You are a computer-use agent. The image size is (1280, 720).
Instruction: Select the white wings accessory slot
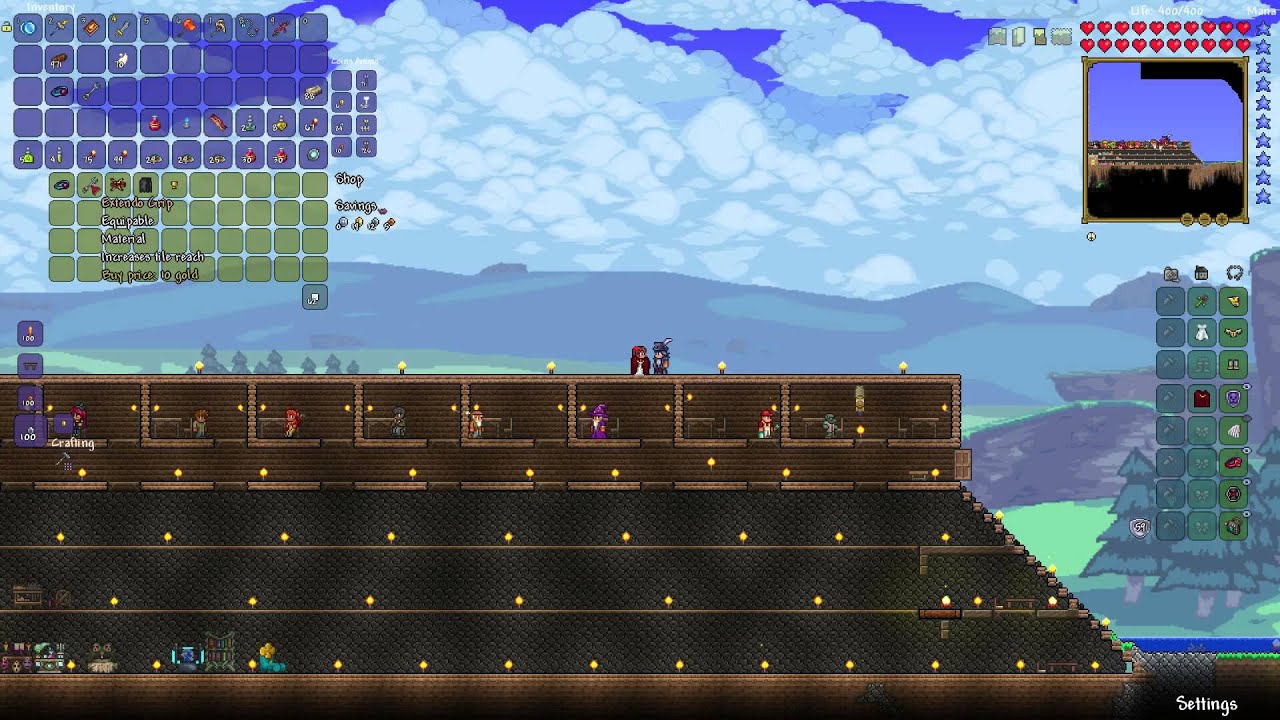(1233, 430)
